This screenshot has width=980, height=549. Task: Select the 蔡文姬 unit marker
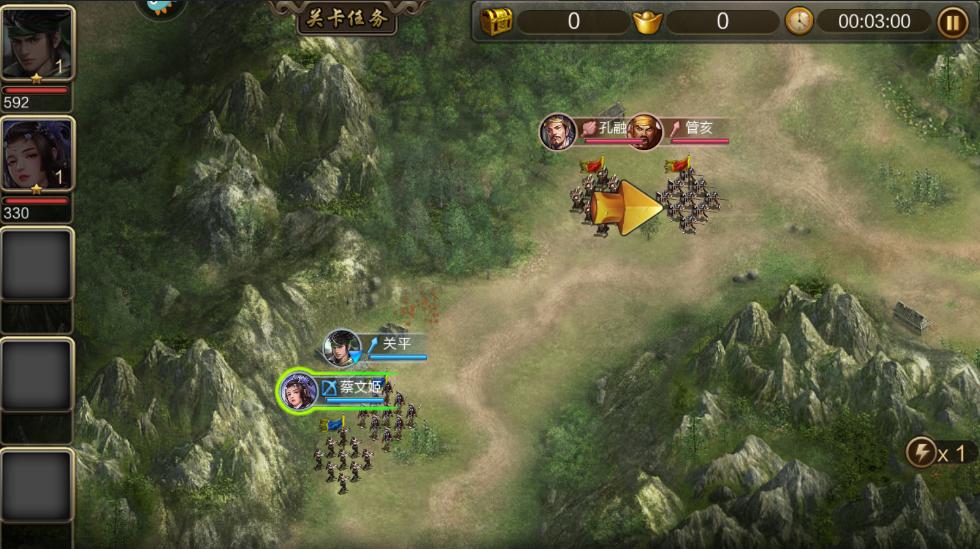(x=300, y=389)
